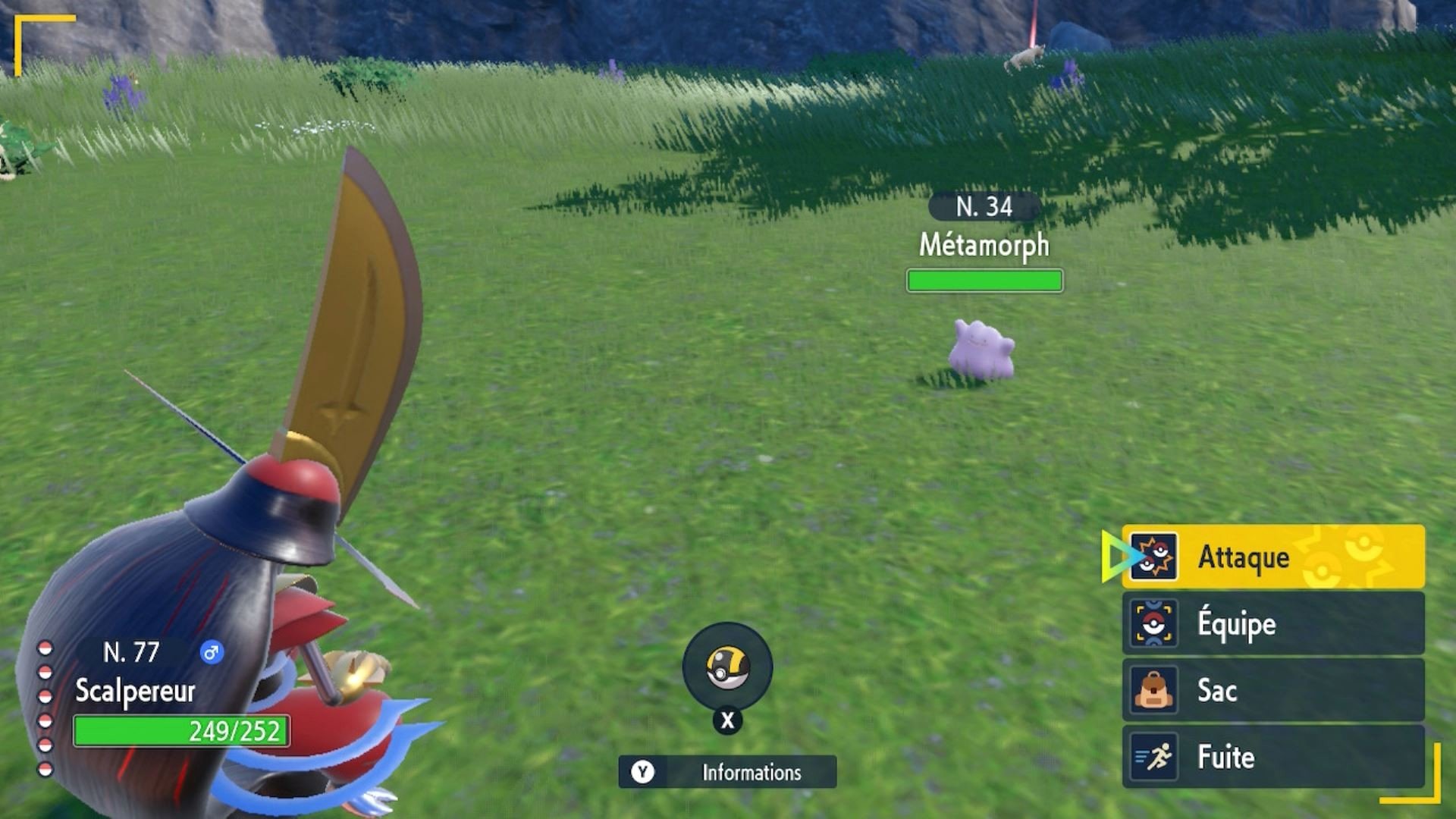Click the Métamorph name label

pos(984,246)
